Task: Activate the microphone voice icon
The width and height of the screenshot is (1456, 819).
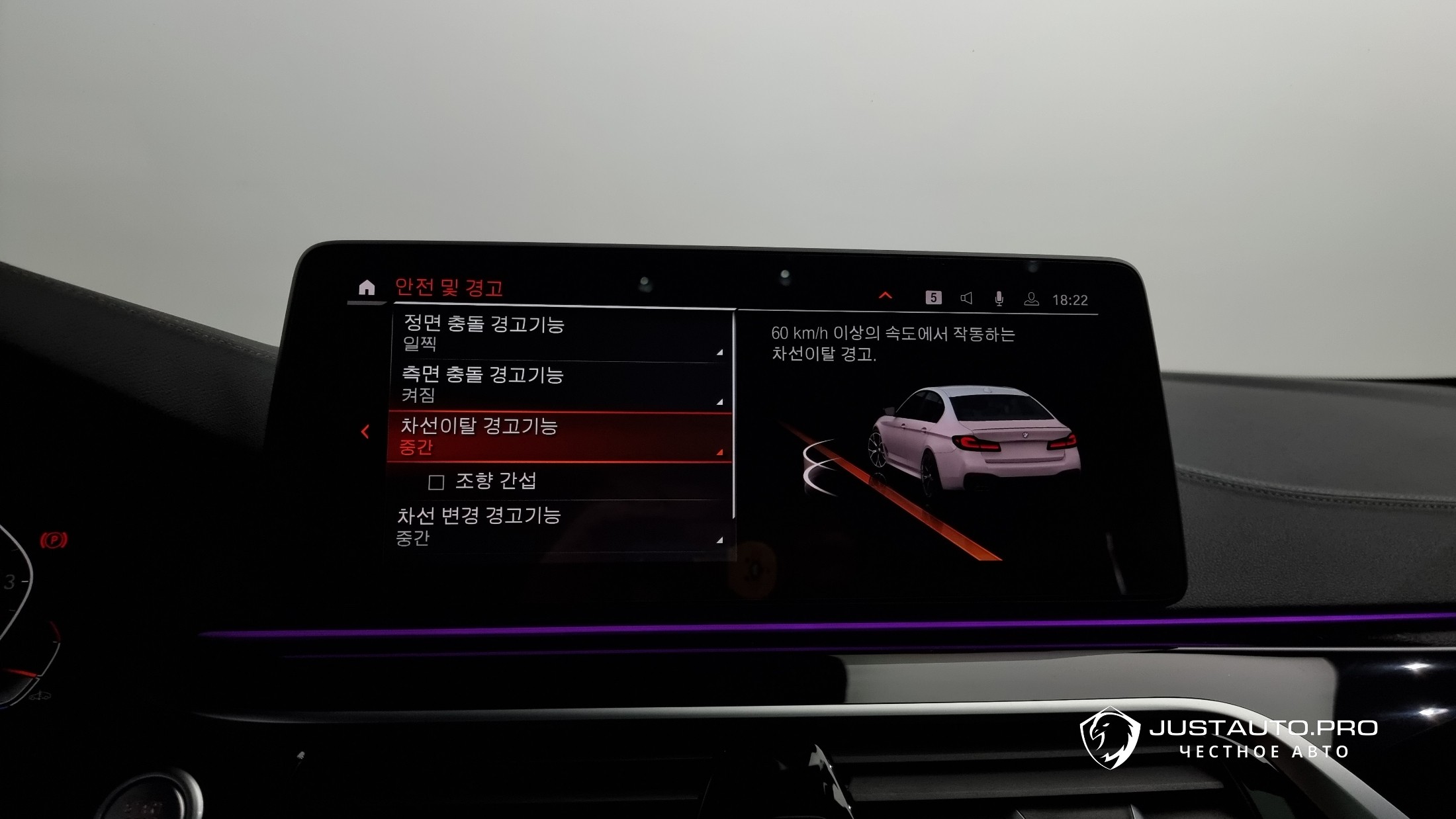Action: tap(999, 299)
